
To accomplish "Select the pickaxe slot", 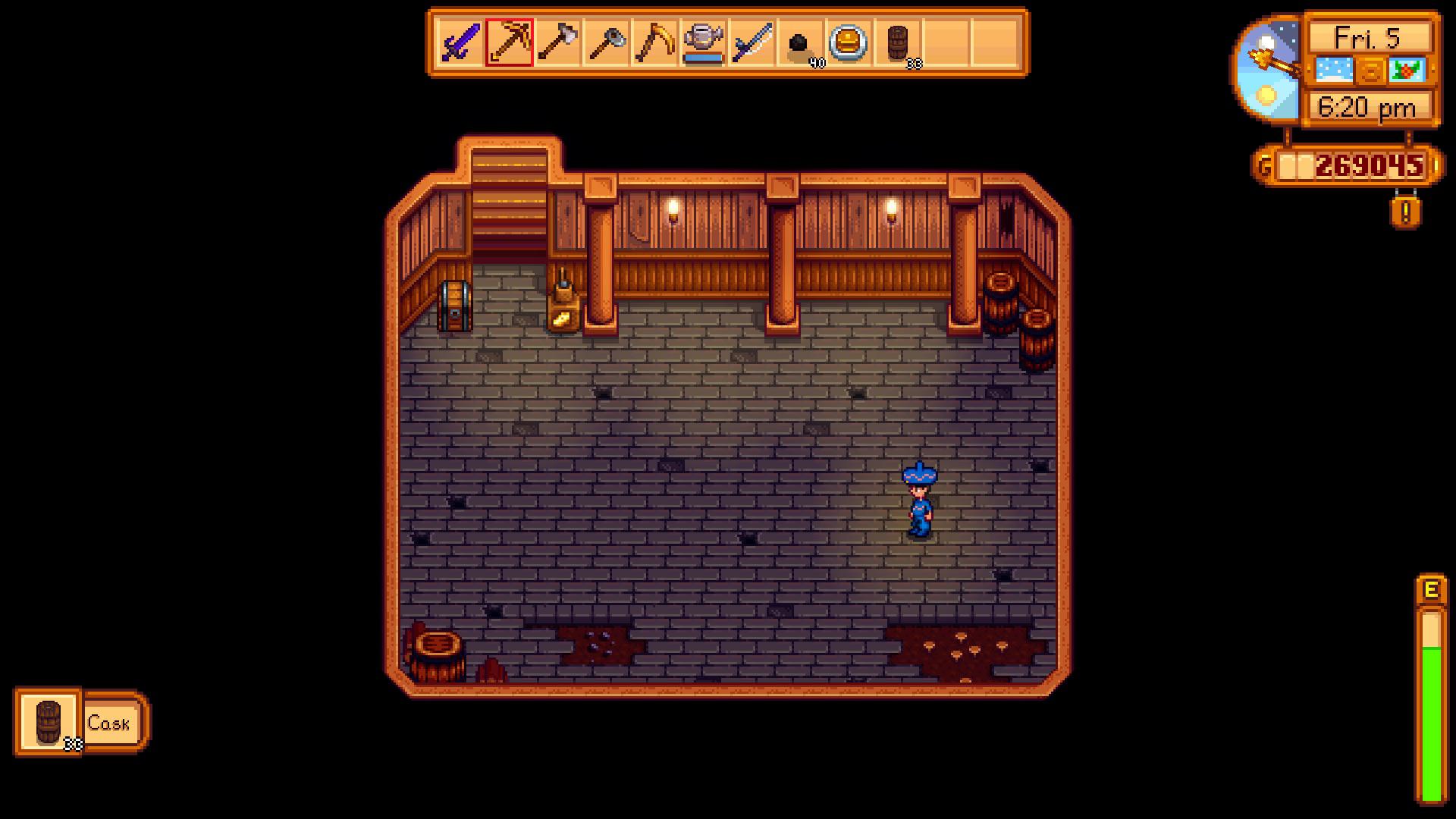I will 510,42.
